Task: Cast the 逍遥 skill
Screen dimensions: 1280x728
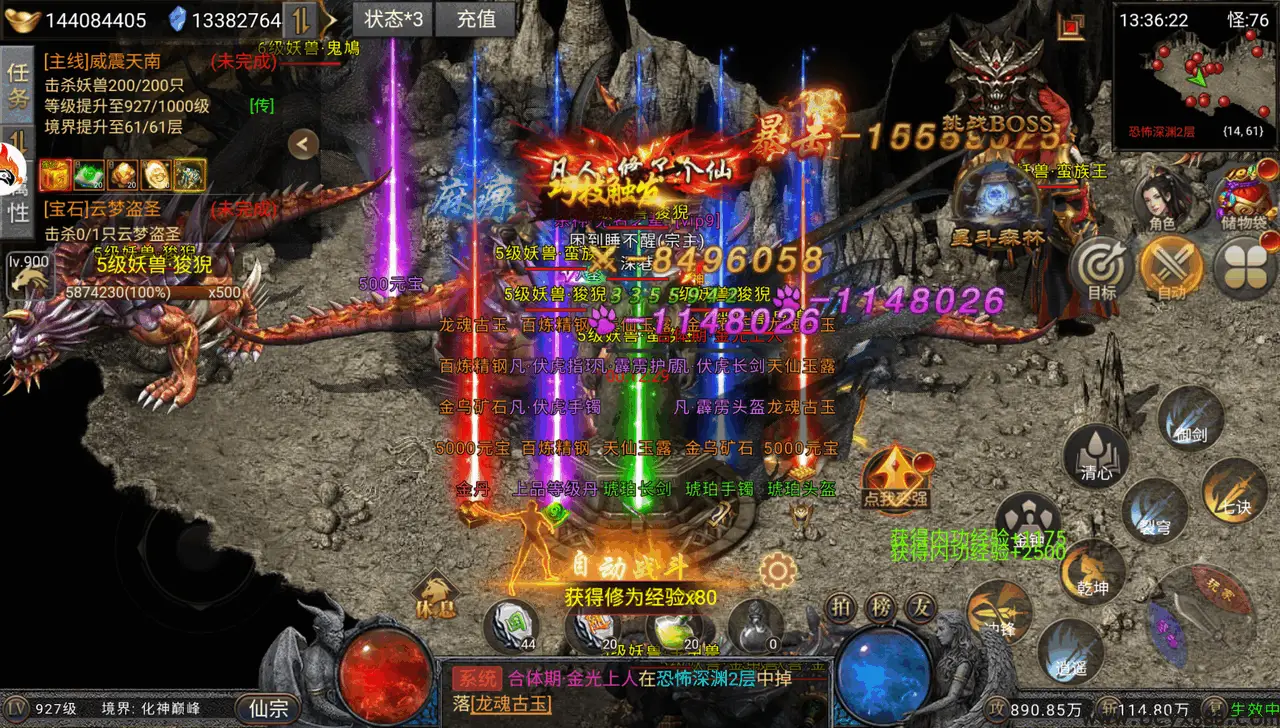Action: pos(1070,650)
